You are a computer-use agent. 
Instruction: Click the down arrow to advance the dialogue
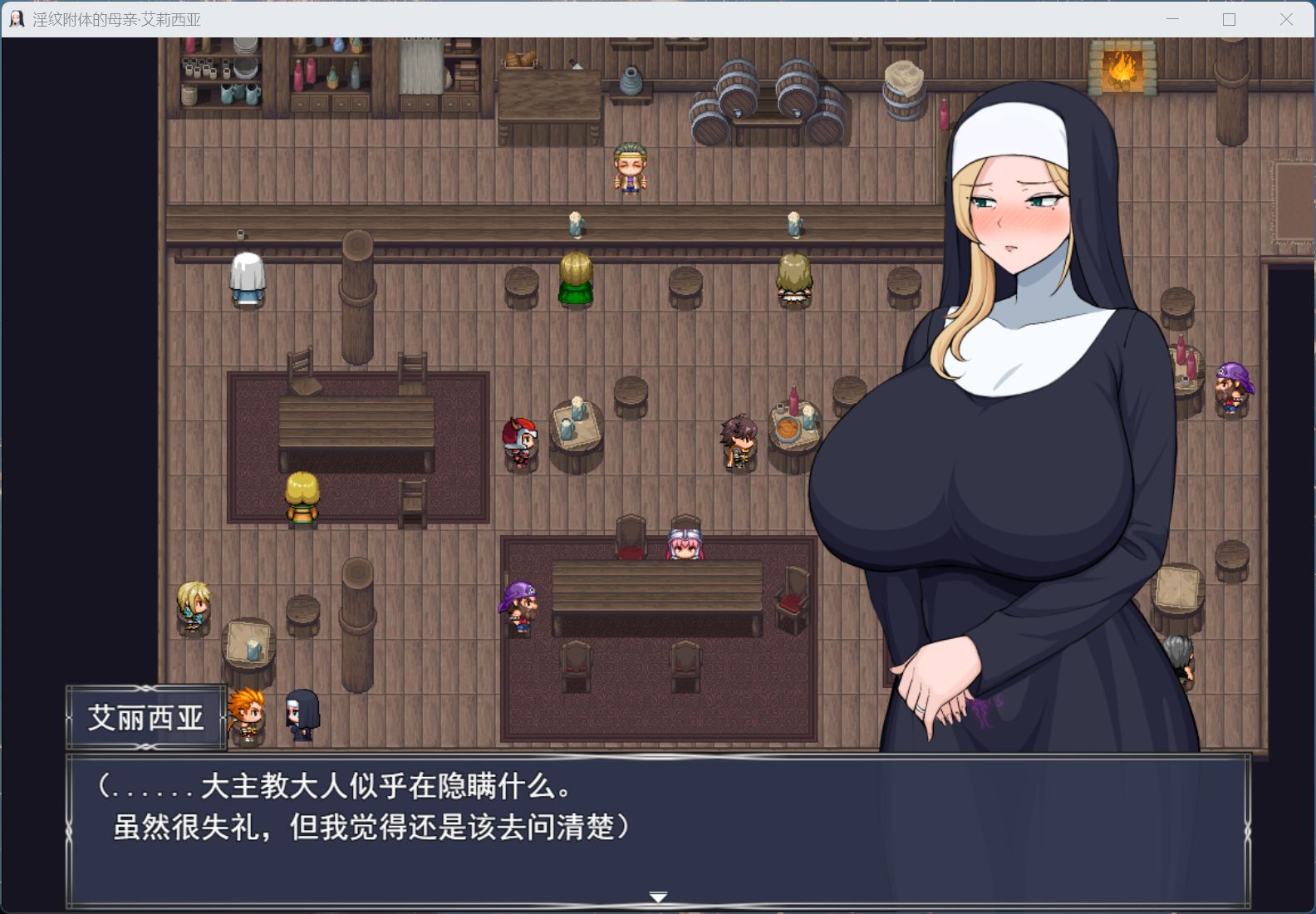(x=657, y=897)
